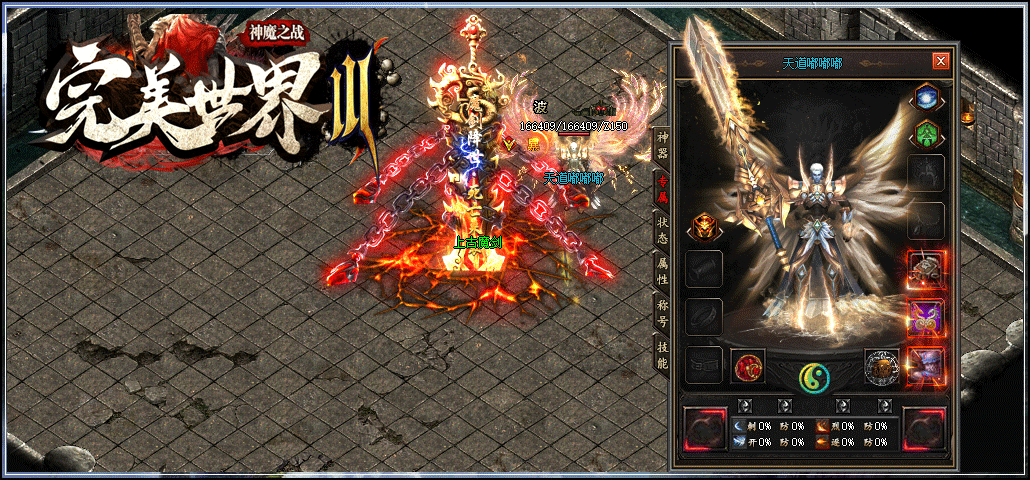Viewport: 1030px width, 480px height.
Task: Close the character equipment panel
Action: [940, 62]
